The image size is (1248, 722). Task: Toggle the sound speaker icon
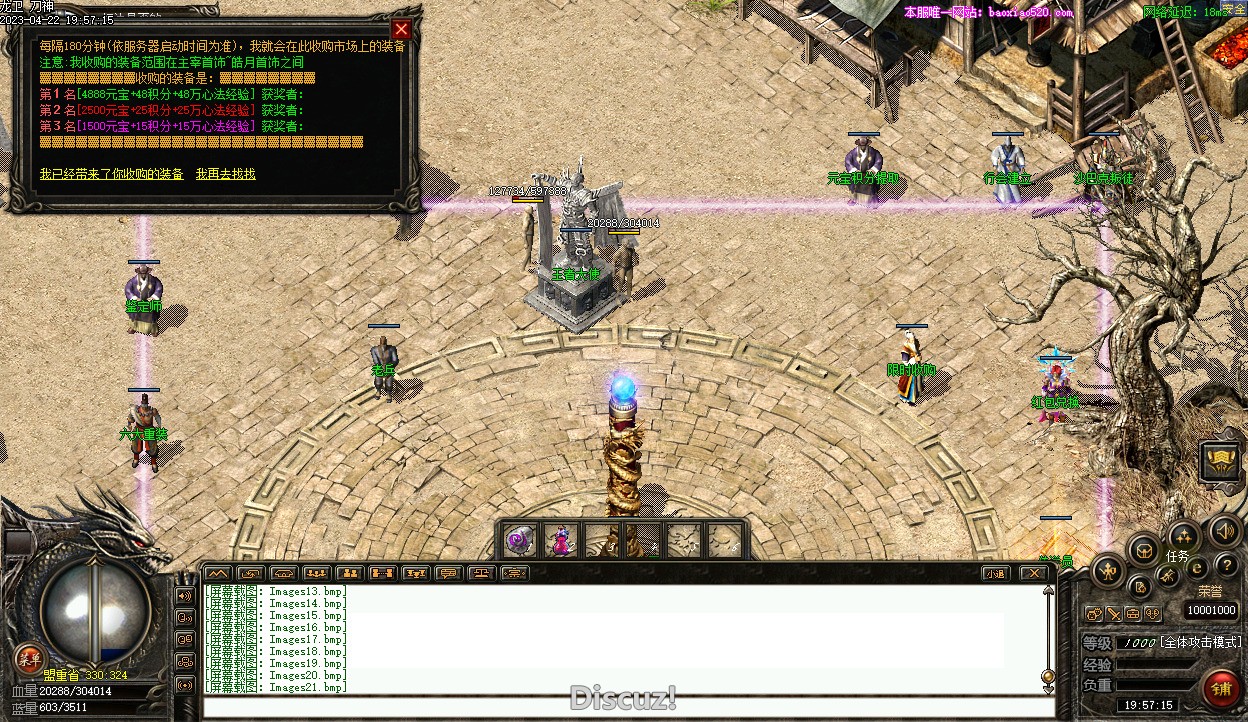point(1223,531)
